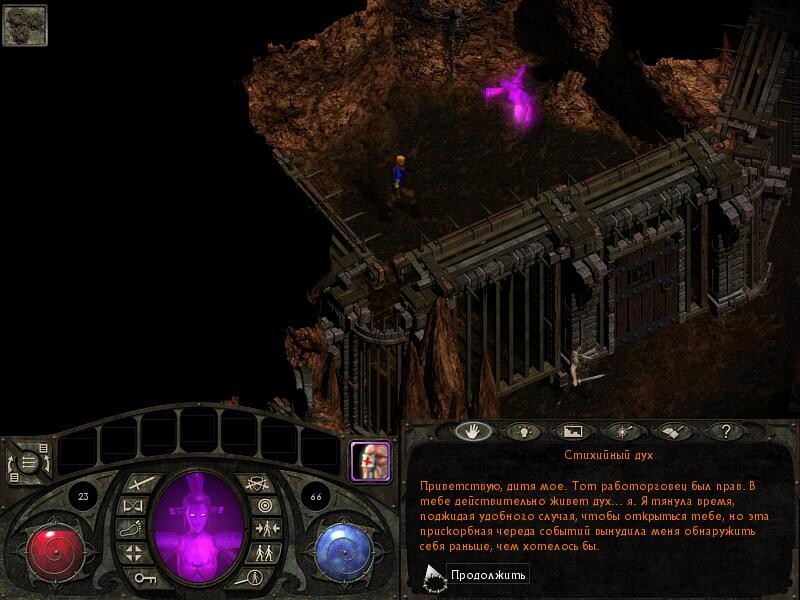Image resolution: width=800 pixels, height=600 pixels.
Task: Select the hand icon tab
Action: click(x=472, y=432)
